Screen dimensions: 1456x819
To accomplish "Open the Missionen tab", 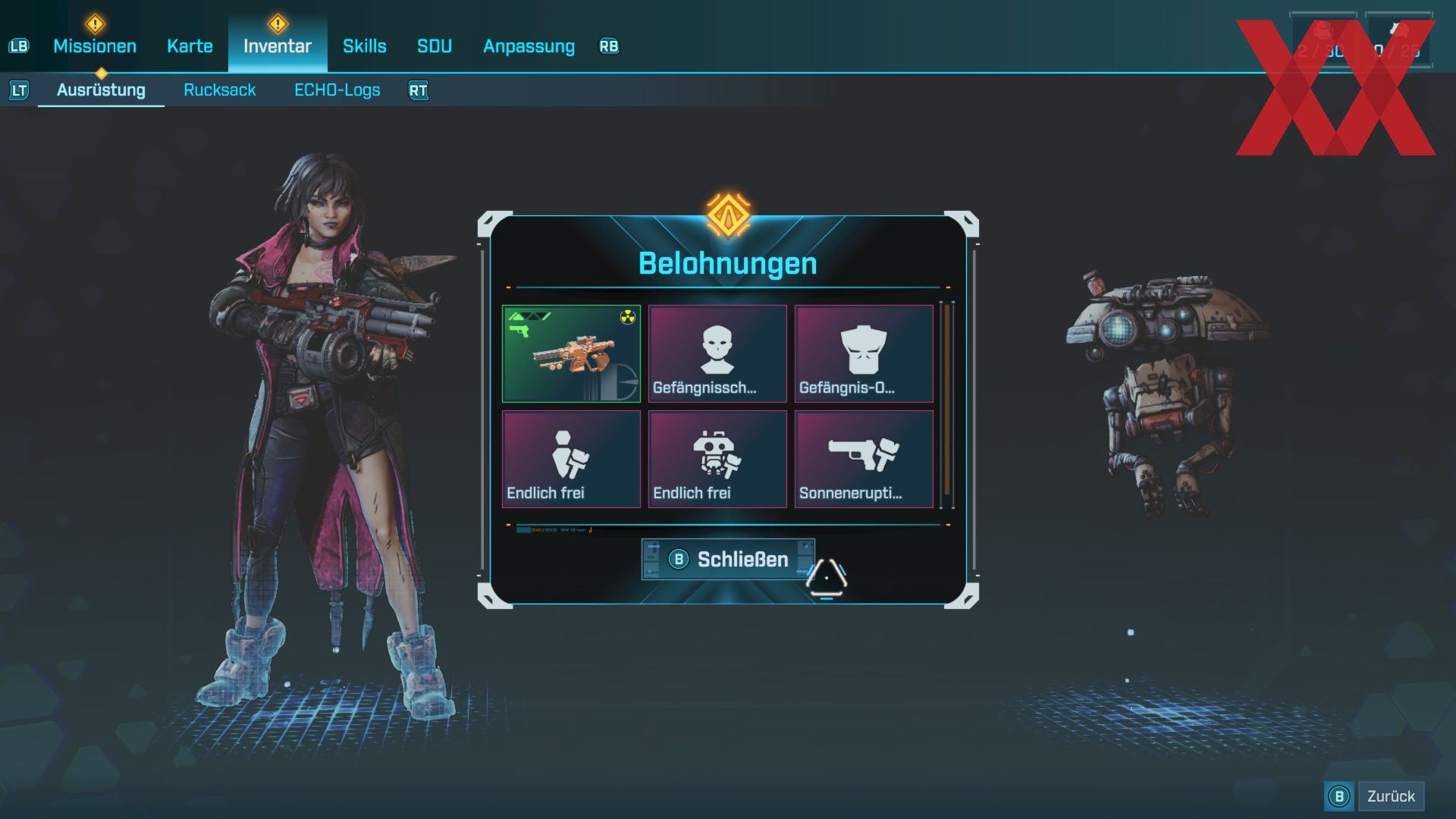I will [x=95, y=46].
